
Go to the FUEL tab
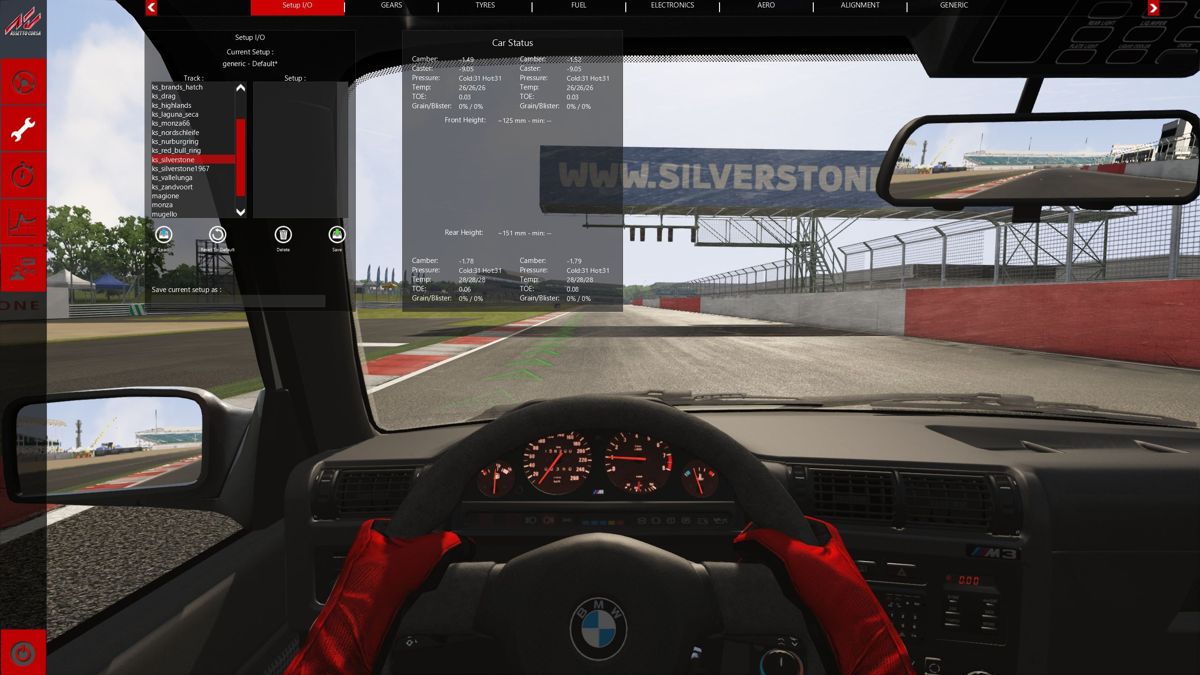(x=578, y=6)
